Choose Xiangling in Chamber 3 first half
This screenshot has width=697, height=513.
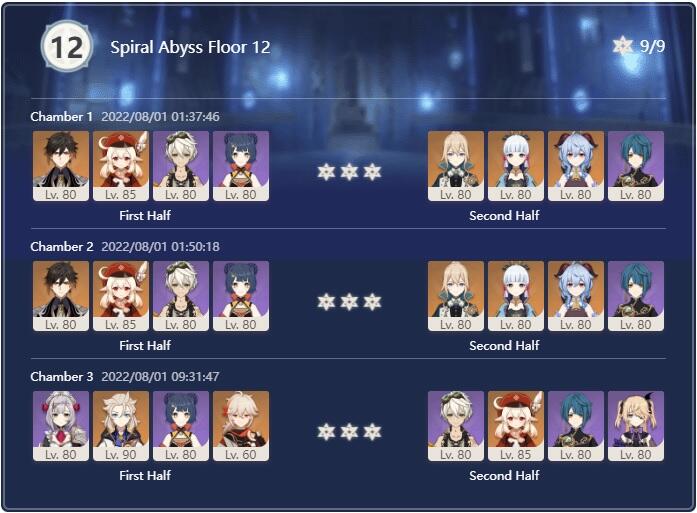[181, 424]
